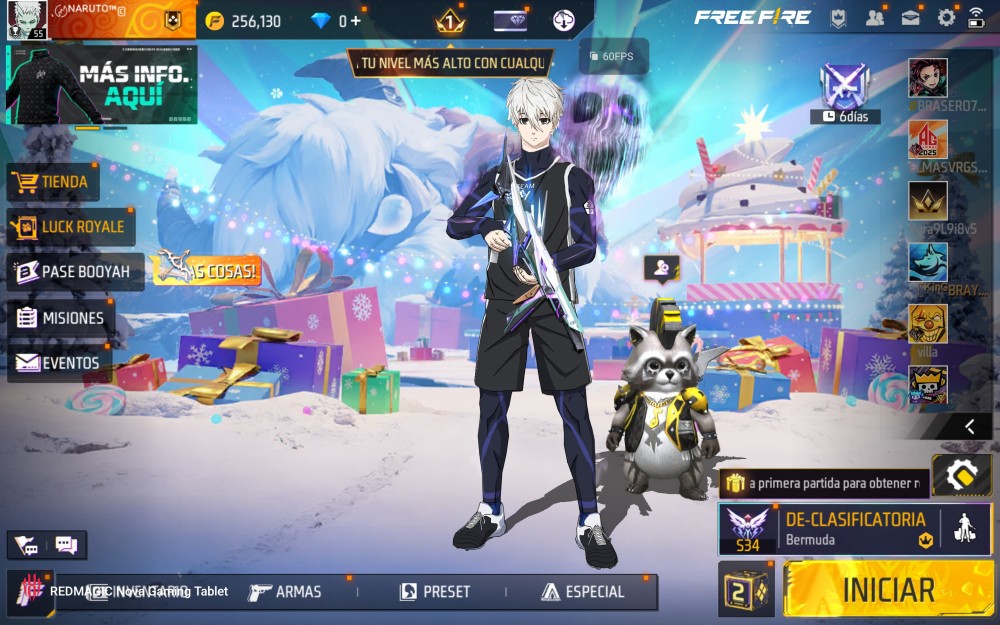
Task: Open the gold coins balance
Action: pos(244,20)
